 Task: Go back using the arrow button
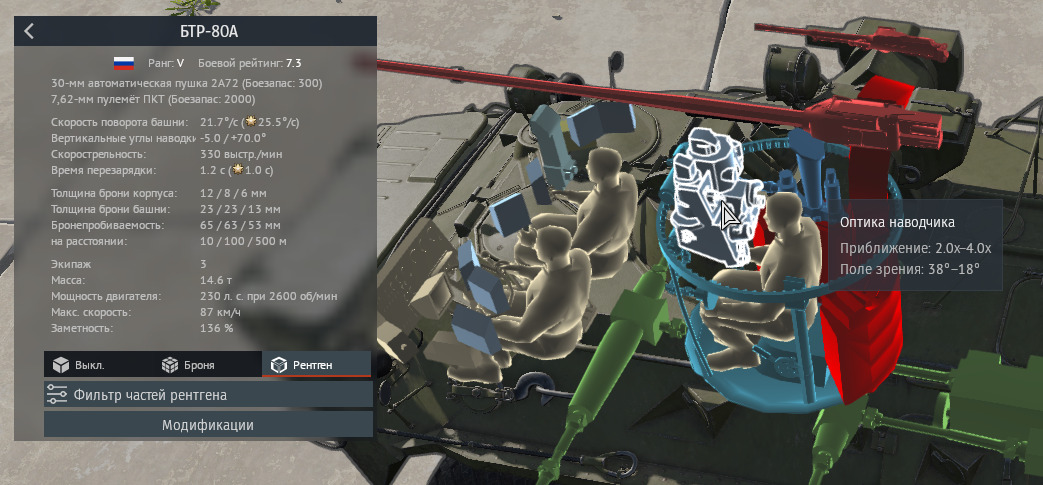[x=29, y=31]
